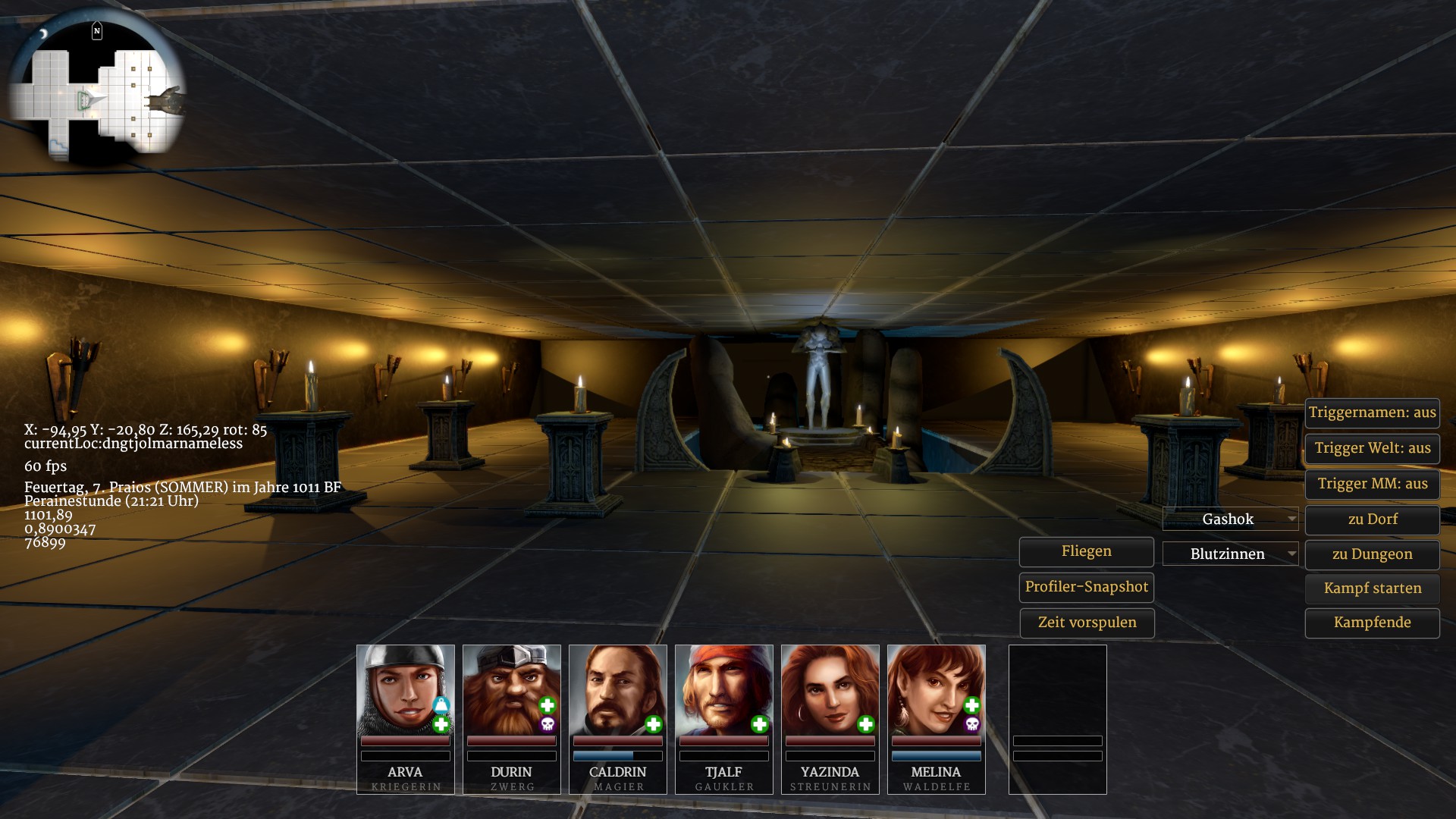The width and height of the screenshot is (1456, 819).
Task: Start a fight with Kampf starten
Action: (1372, 588)
